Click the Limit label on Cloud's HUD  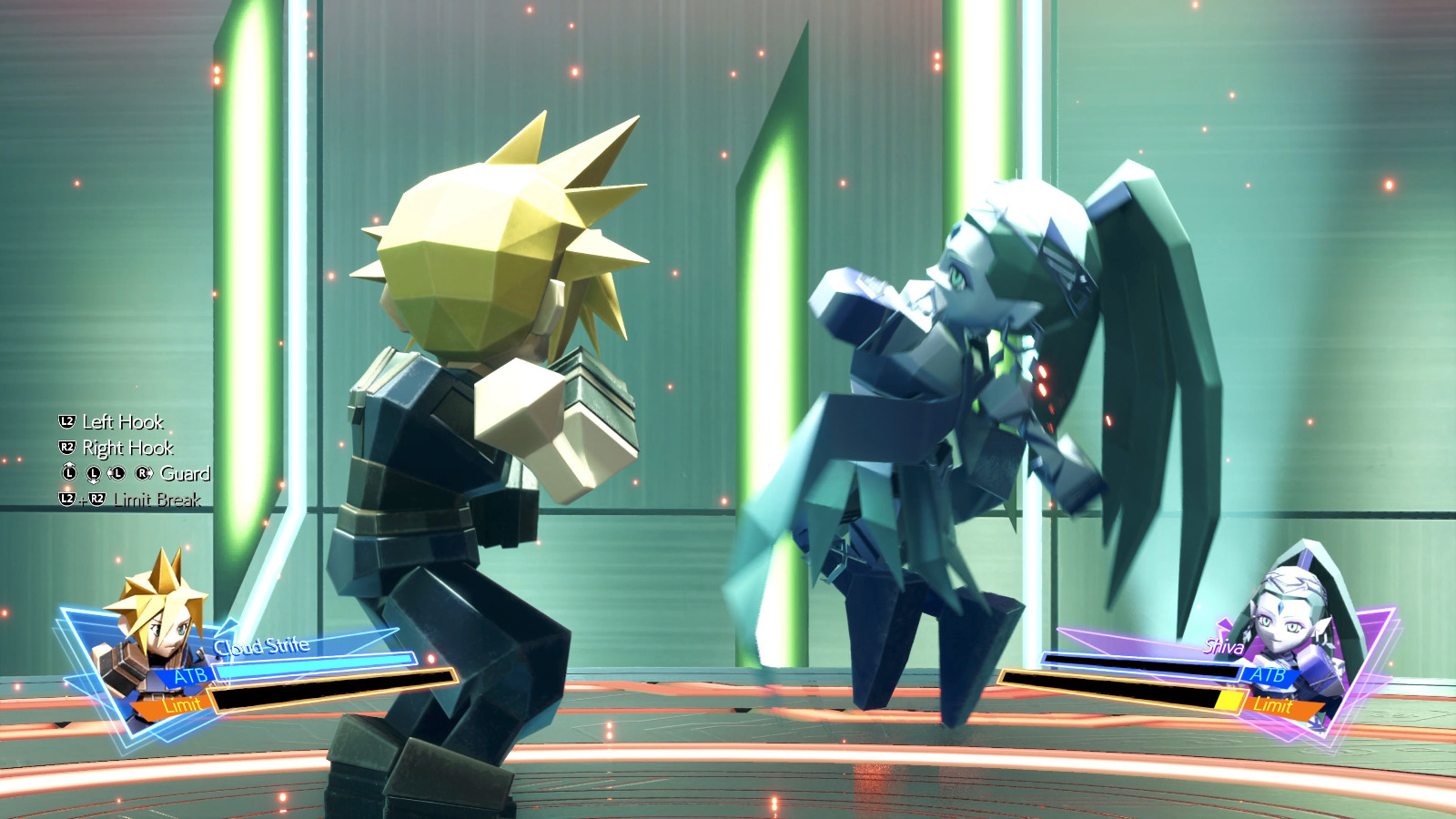click(182, 703)
